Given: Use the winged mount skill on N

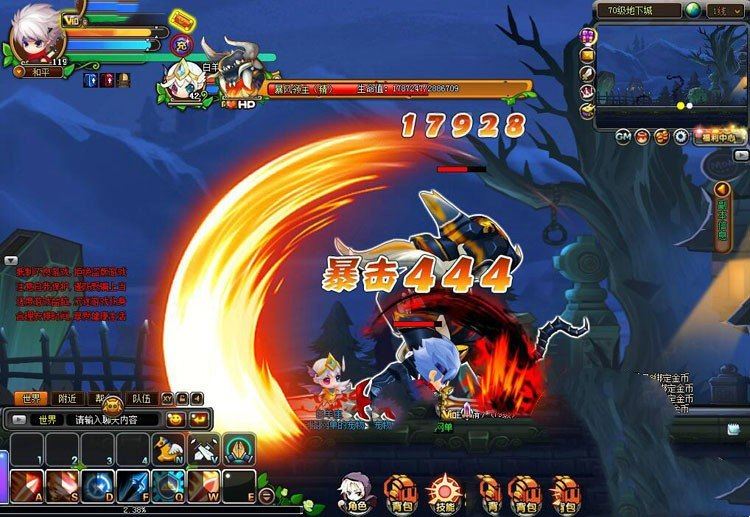Looking at the screenshot, I should 168,451.
